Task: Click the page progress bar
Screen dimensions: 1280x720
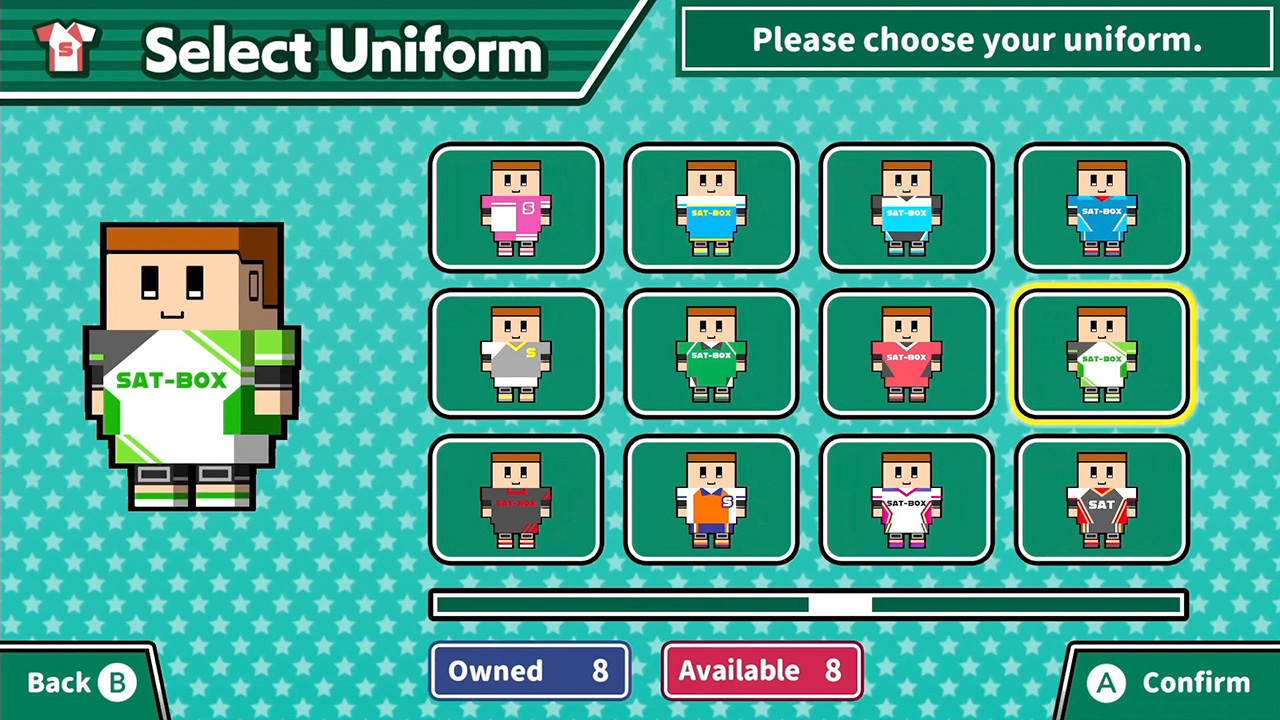Action: click(x=808, y=604)
